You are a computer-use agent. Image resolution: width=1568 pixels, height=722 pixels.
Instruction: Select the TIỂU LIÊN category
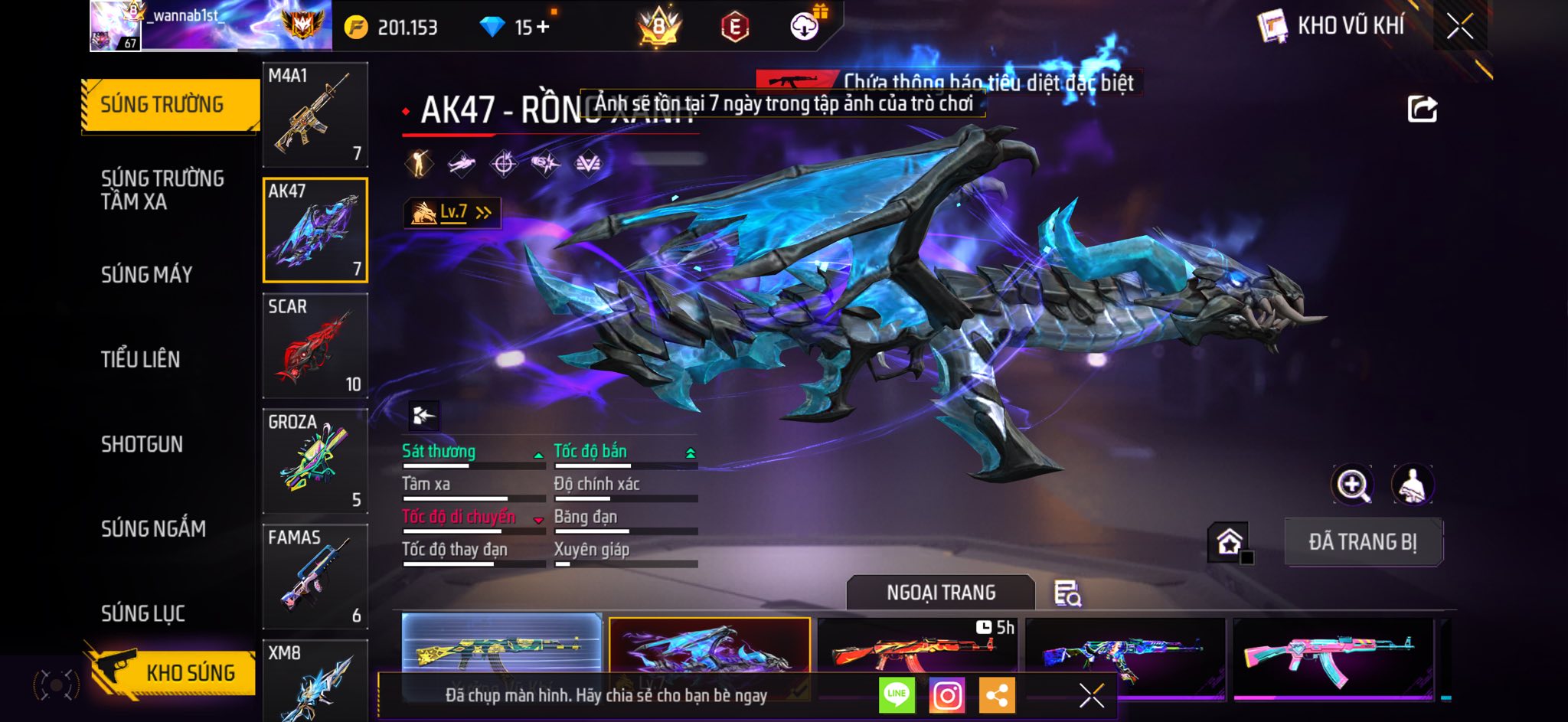click(x=140, y=359)
